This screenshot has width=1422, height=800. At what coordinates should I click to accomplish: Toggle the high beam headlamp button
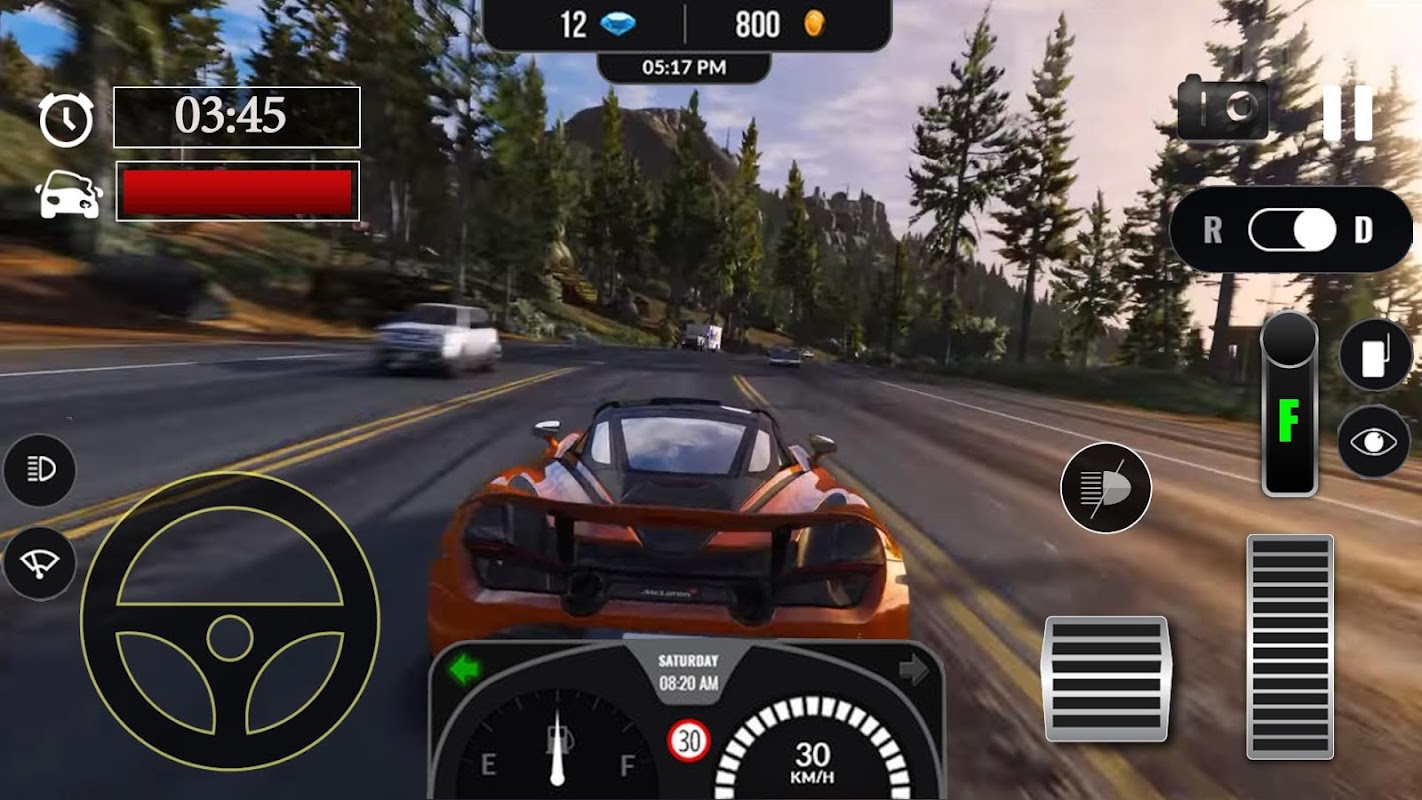click(1105, 488)
